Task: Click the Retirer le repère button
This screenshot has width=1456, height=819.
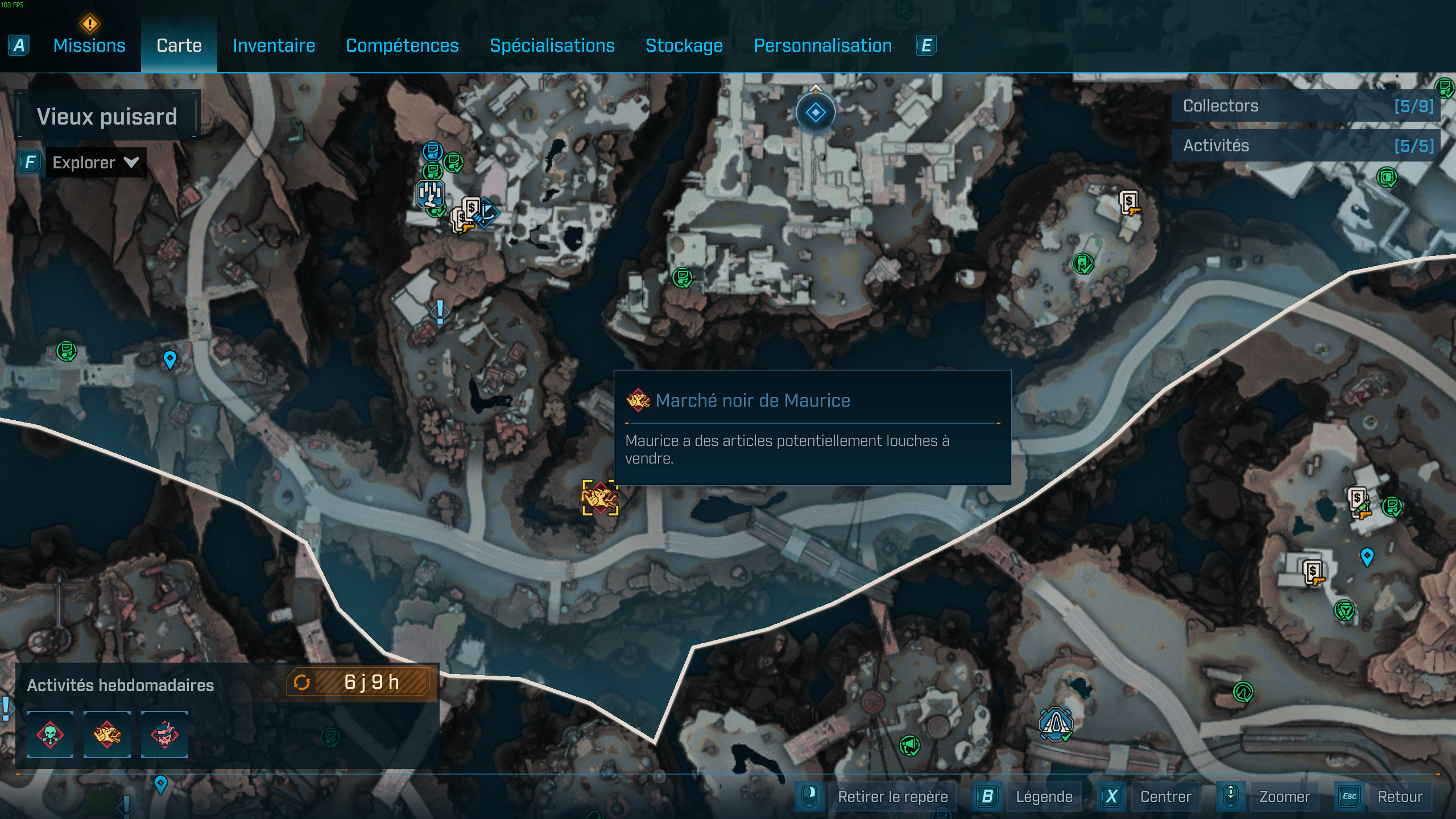Action: pyautogui.click(x=893, y=797)
